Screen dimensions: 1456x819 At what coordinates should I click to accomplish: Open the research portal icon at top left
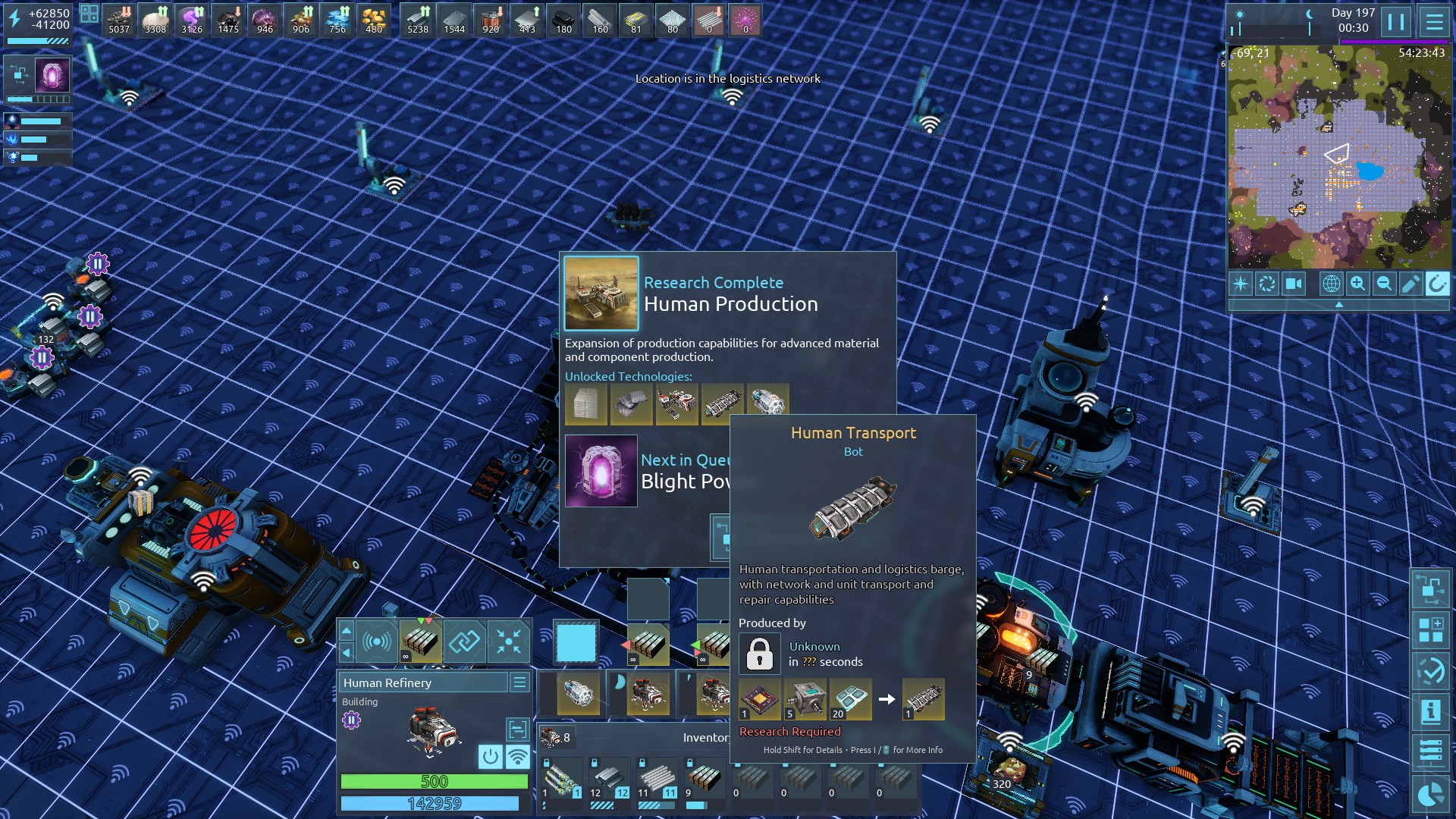[52, 76]
